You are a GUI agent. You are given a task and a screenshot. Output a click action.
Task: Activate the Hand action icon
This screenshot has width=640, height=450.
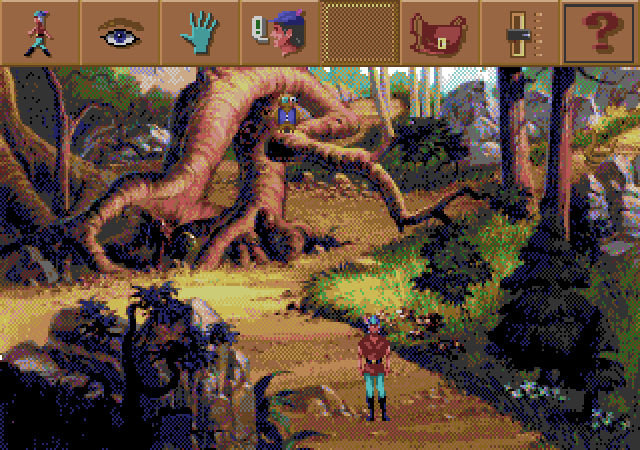199,32
